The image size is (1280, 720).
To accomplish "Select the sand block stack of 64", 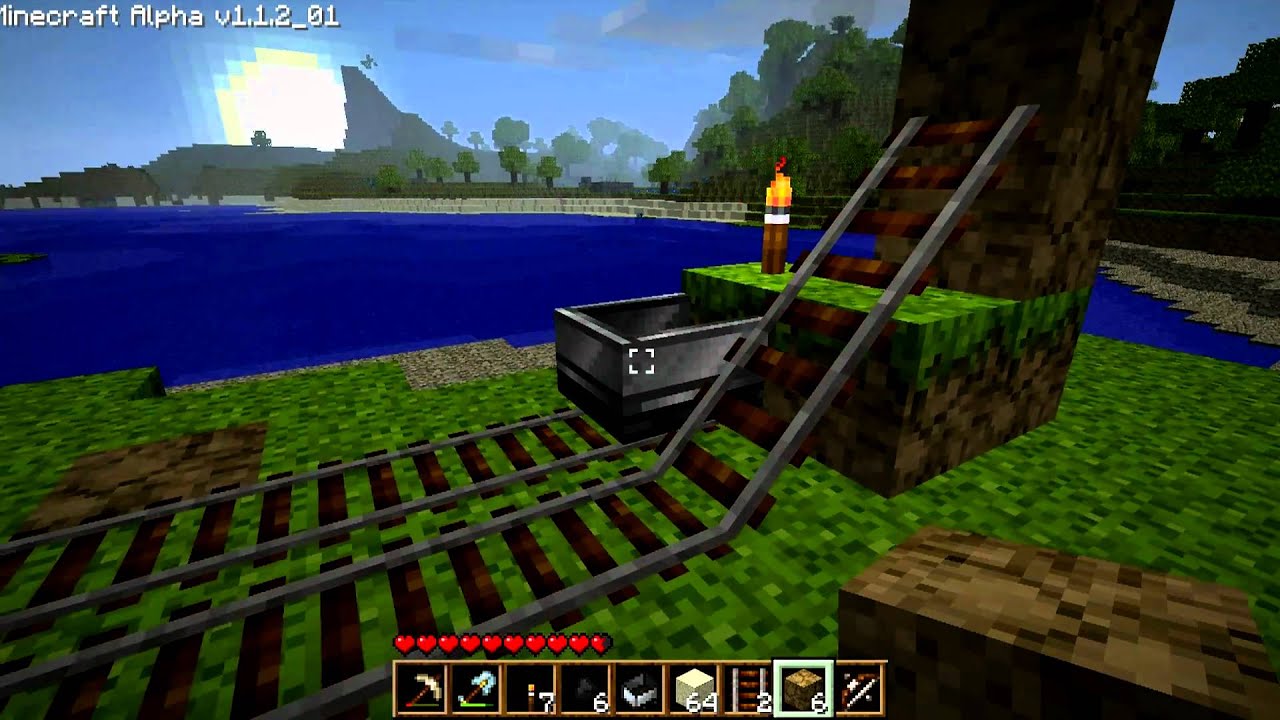I will coord(693,688).
